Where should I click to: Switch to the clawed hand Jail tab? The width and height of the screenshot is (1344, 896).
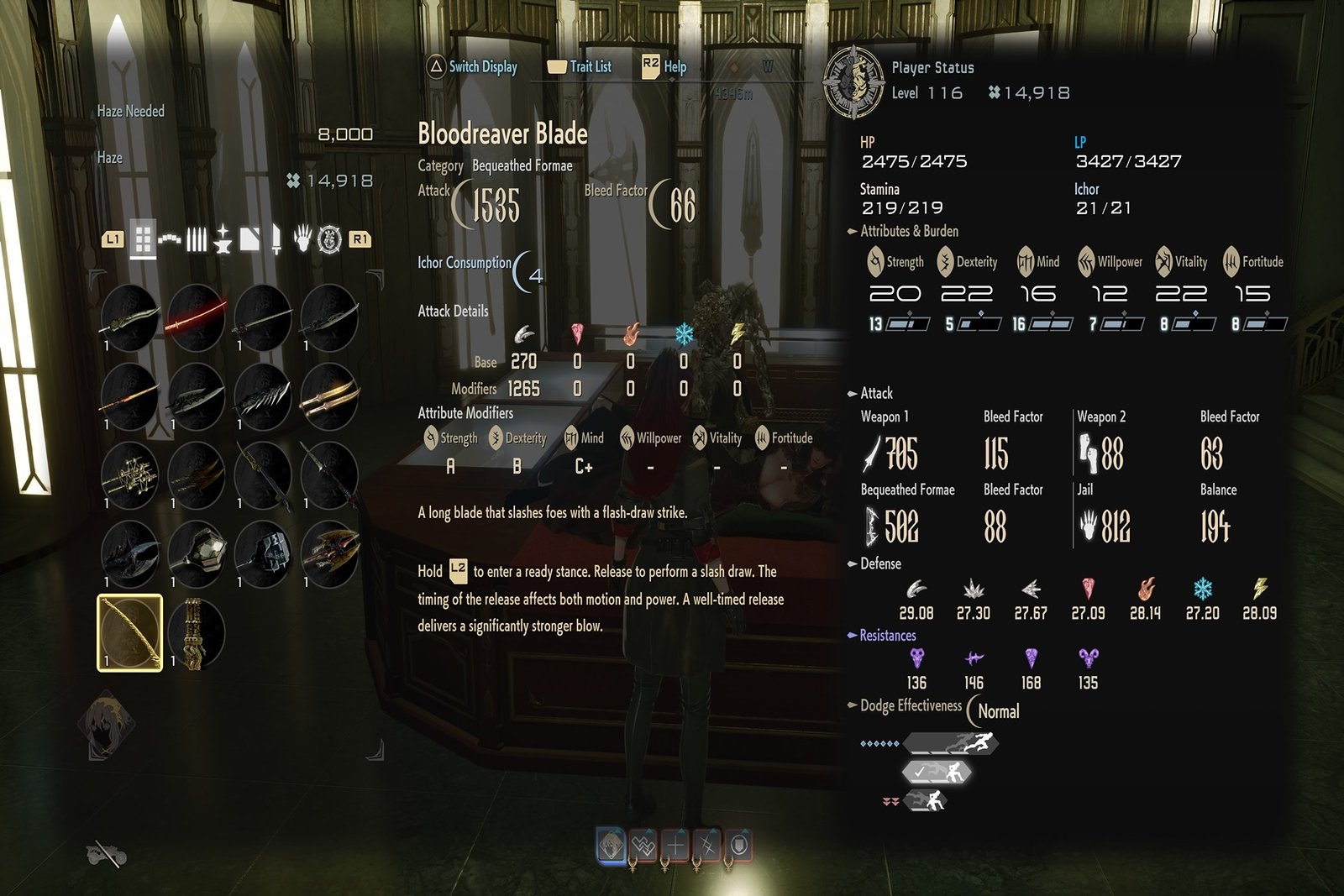coord(302,239)
